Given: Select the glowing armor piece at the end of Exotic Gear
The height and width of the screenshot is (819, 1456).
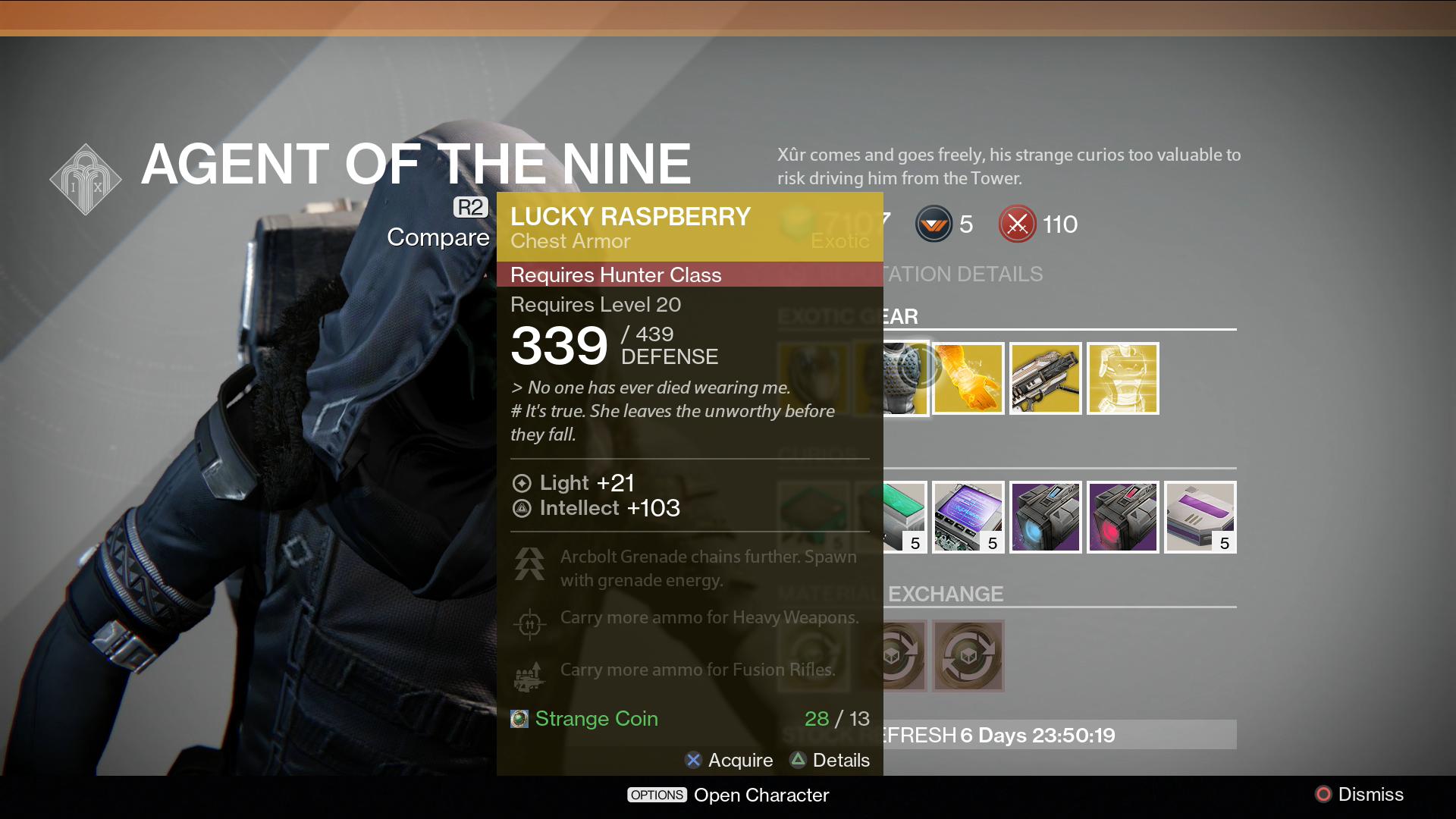Looking at the screenshot, I should pyautogui.click(x=1124, y=378).
